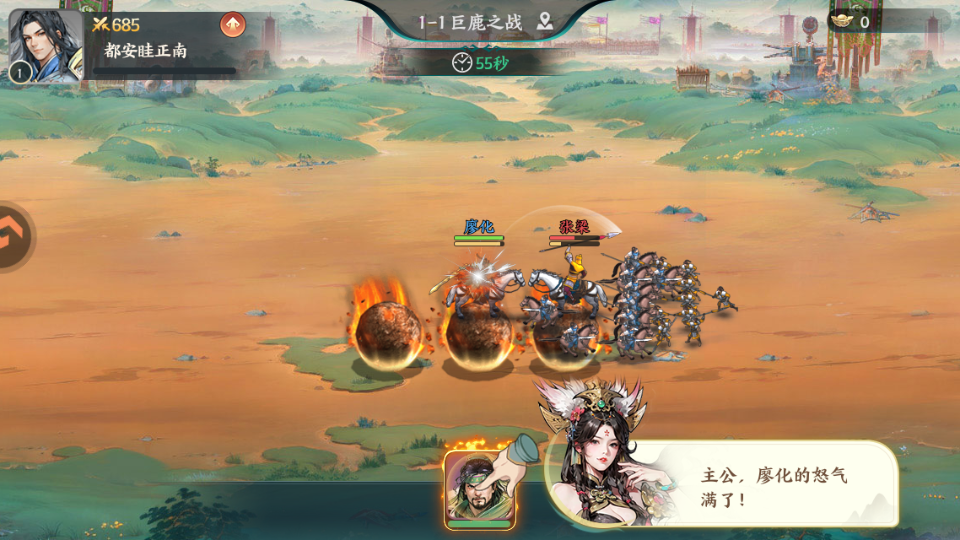The width and height of the screenshot is (960, 540).
Task: Tap the advisor's speech bubble about 廖化
Action: tap(770, 486)
